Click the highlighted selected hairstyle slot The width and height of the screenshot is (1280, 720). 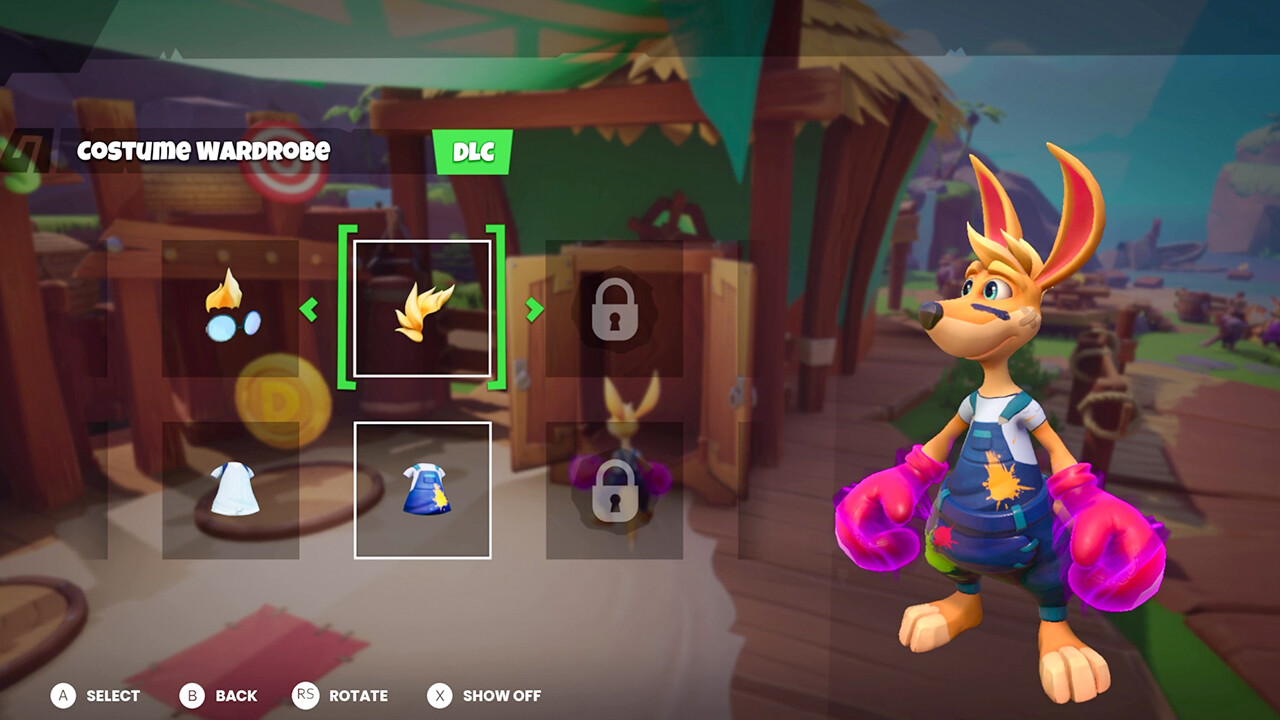click(x=423, y=310)
